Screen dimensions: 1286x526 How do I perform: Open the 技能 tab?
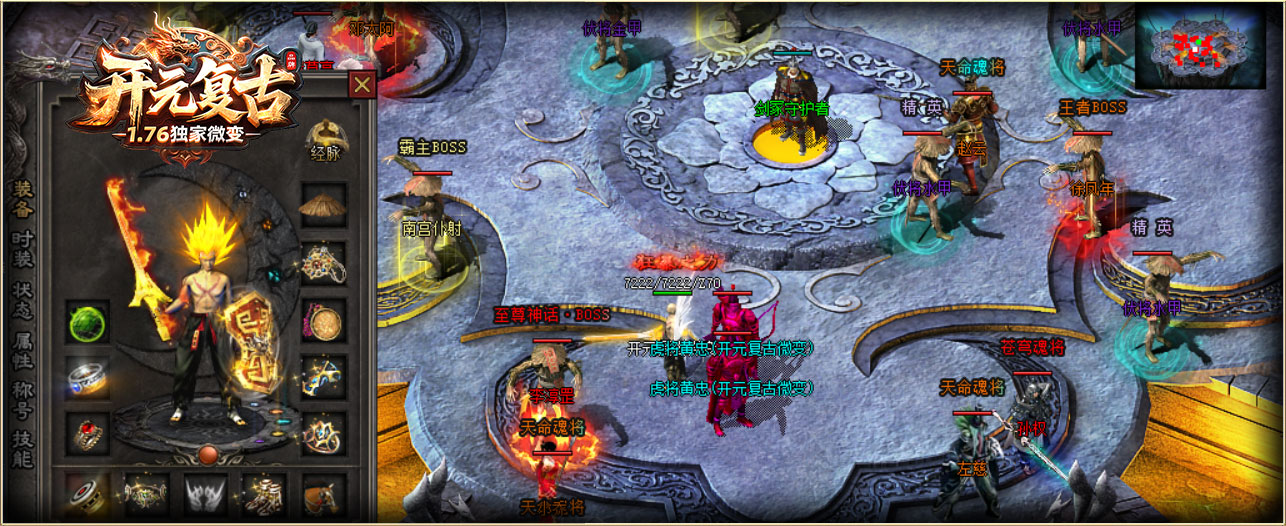[x=22, y=450]
